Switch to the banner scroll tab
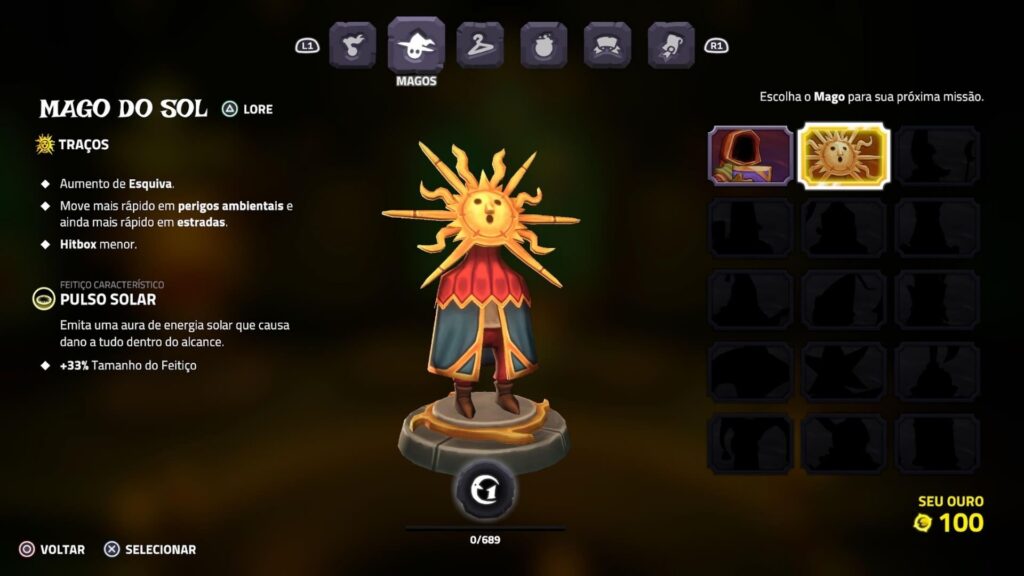 pos(607,45)
